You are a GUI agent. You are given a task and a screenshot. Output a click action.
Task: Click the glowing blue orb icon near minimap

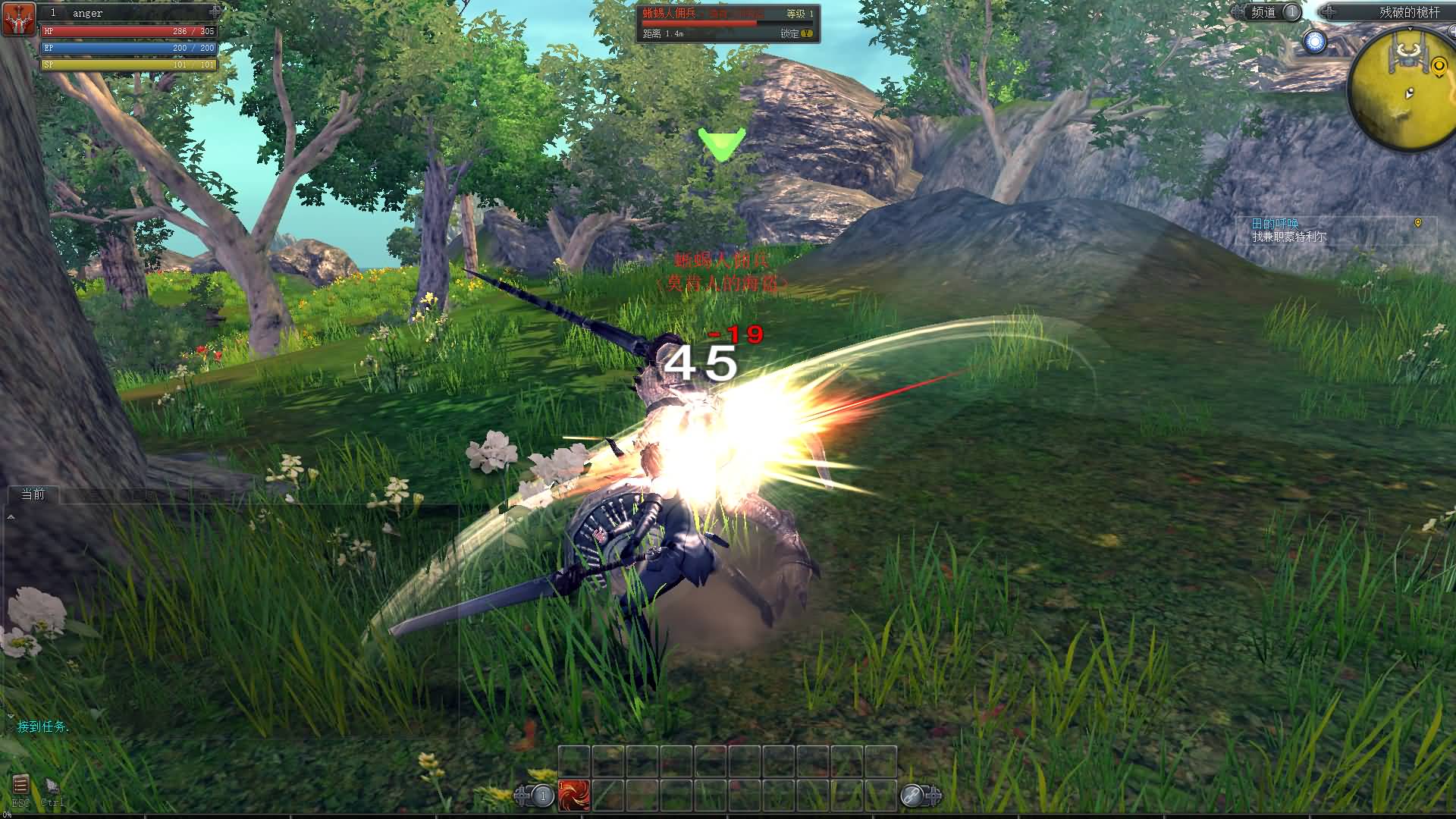tap(1315, 42)
